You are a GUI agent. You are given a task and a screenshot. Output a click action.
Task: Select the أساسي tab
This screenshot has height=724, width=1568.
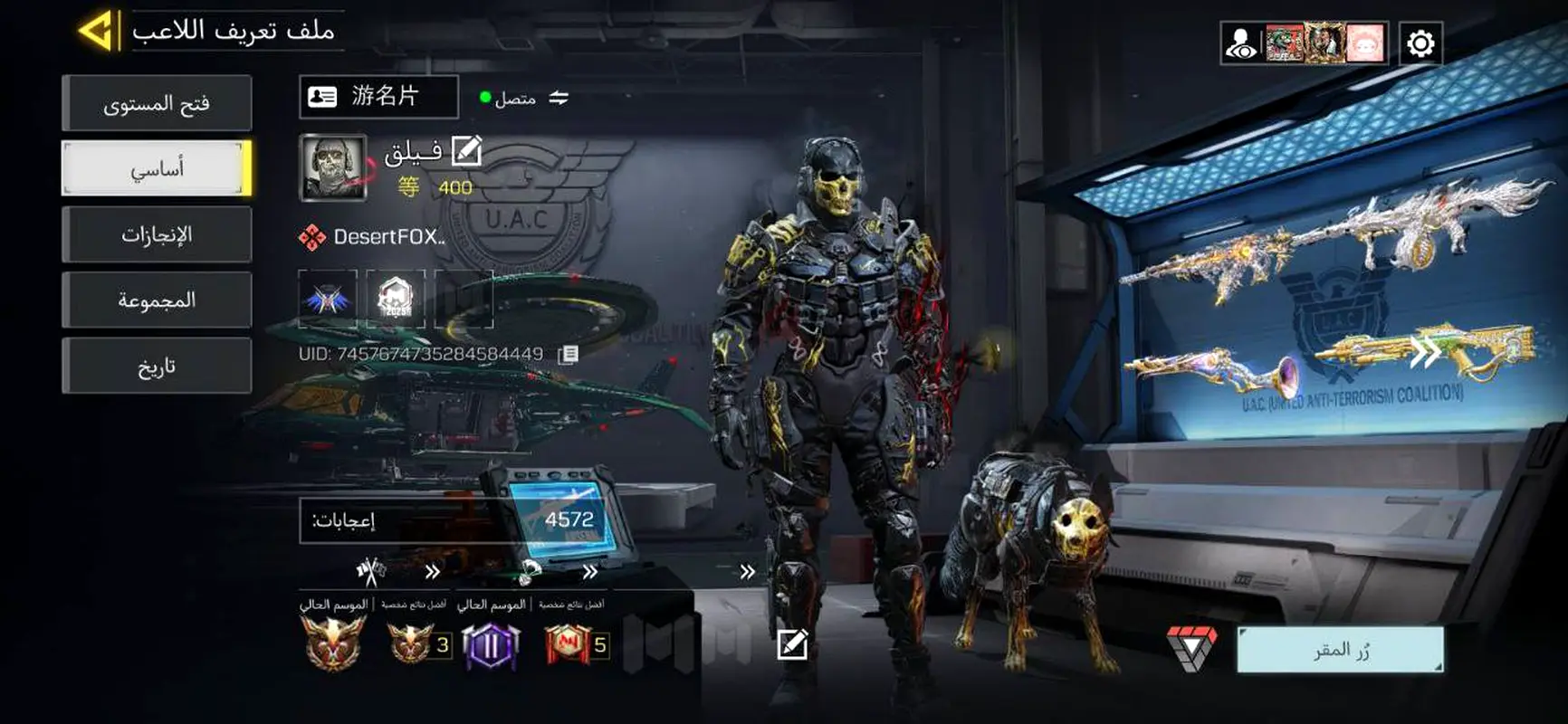(x=157, y=168)
